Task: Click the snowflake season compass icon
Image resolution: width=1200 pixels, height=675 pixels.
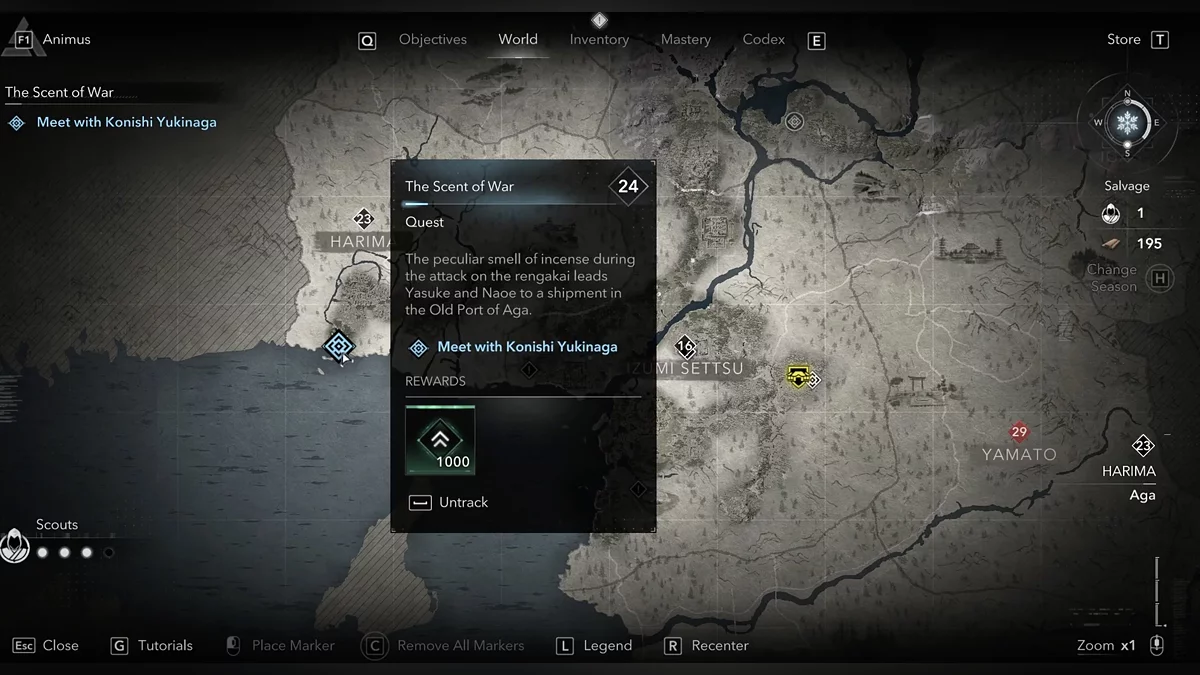Action: coord(1128,123)
